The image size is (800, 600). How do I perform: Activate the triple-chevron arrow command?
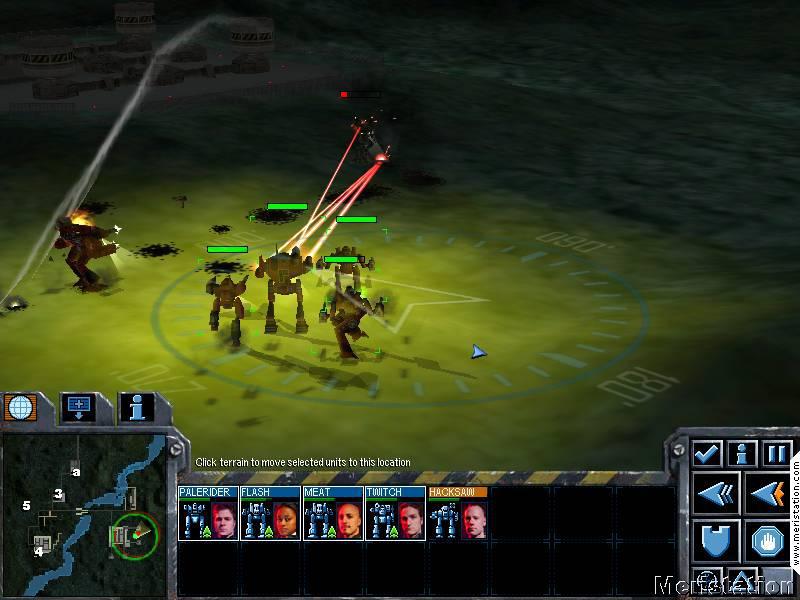click(716, 493)
